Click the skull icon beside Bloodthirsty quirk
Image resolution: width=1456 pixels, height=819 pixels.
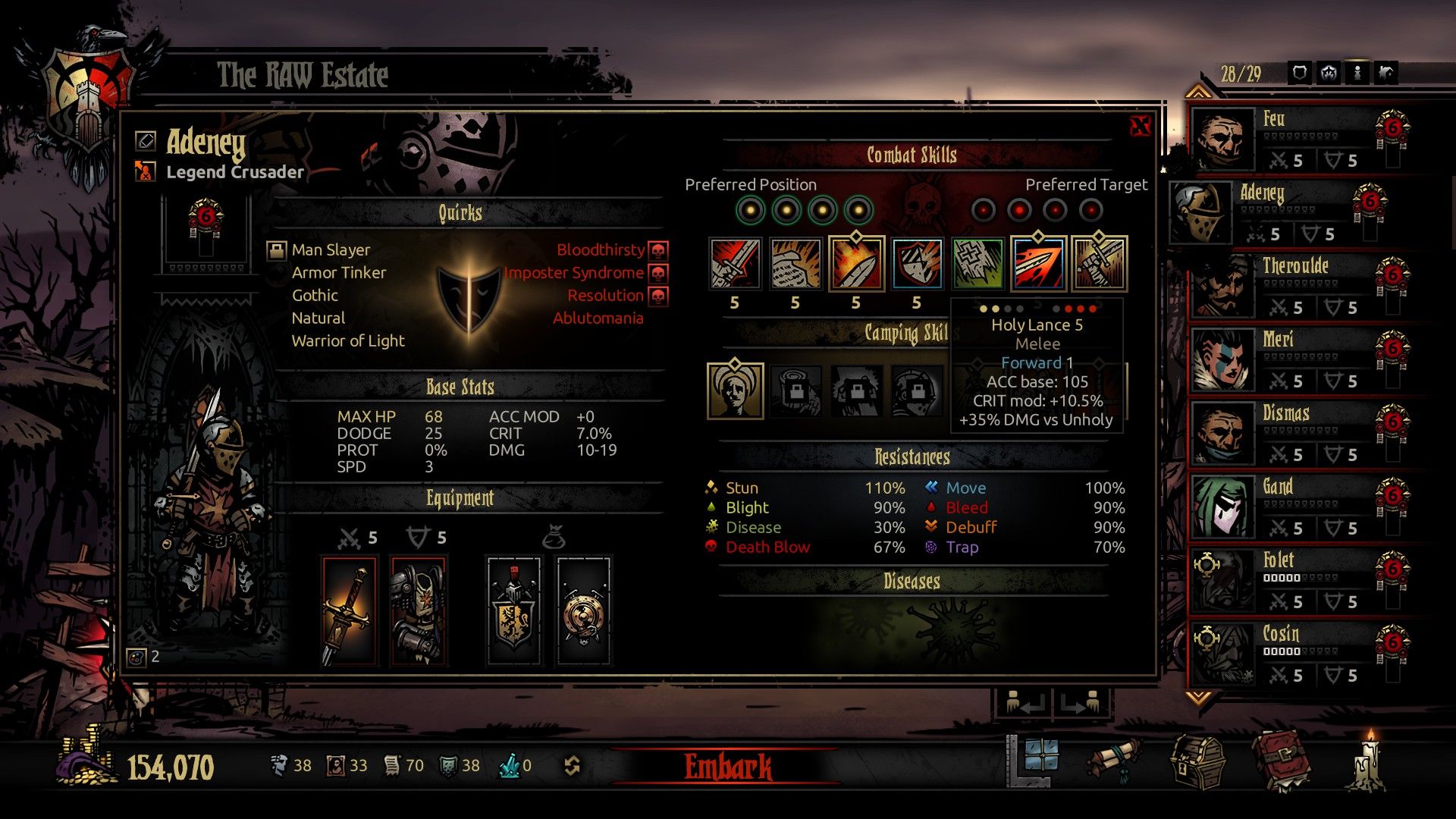click(657, 250)
